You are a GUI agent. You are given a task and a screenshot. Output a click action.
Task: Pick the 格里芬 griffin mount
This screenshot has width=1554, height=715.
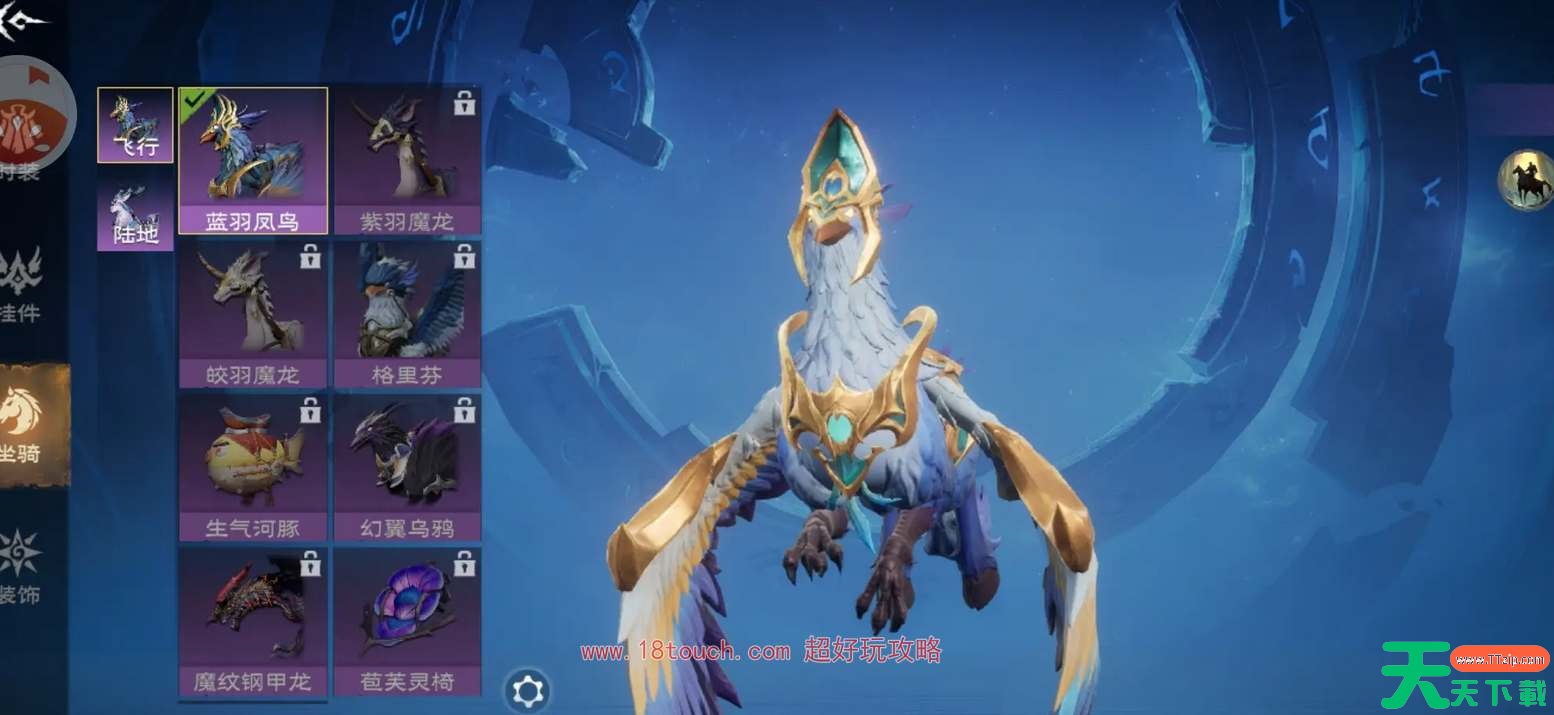(407, 314)
